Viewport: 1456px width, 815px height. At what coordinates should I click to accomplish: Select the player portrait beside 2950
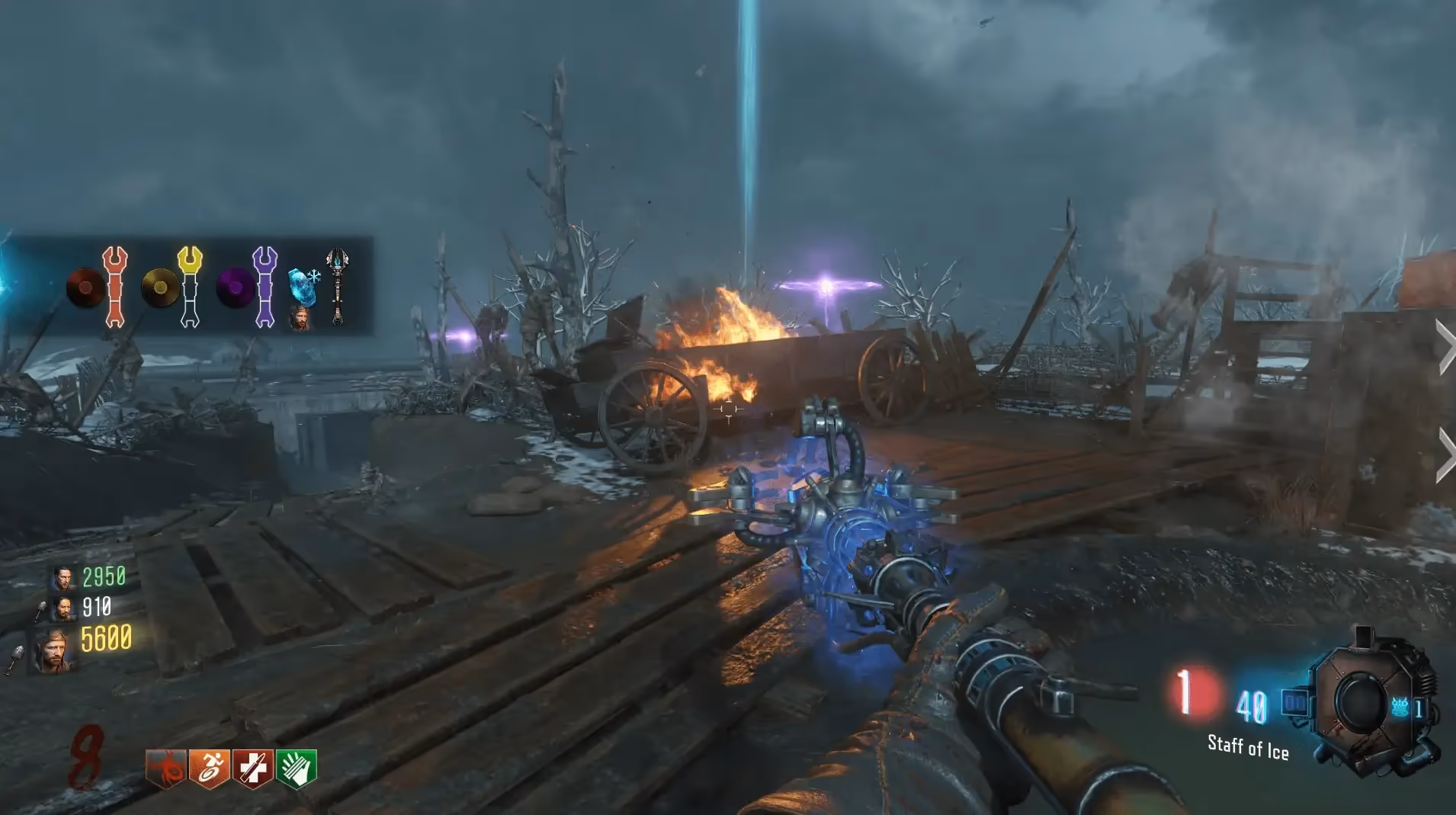64,578
